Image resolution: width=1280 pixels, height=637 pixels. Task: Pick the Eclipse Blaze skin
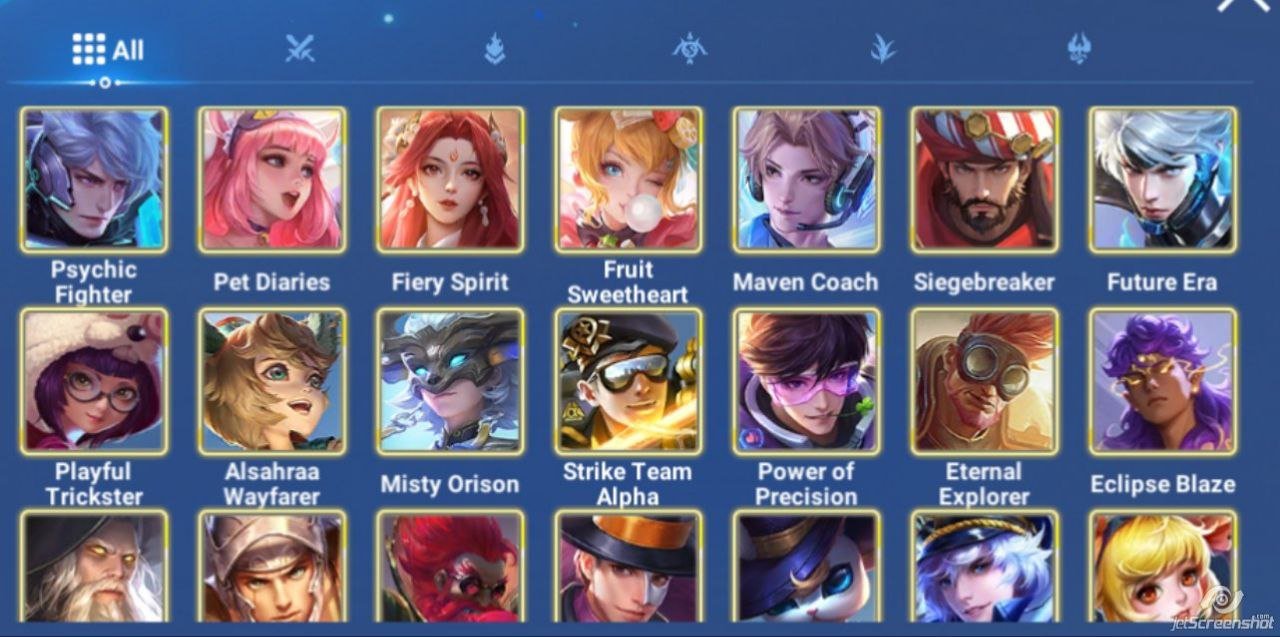[x=1162, y=381]
